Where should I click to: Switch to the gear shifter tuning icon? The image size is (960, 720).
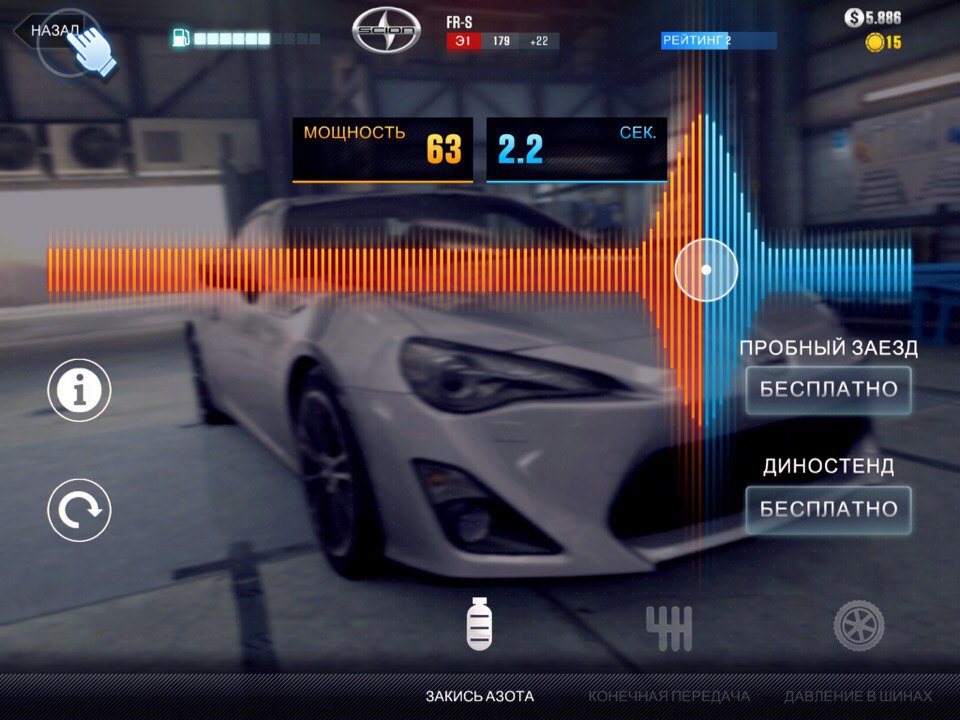point(669,627)
